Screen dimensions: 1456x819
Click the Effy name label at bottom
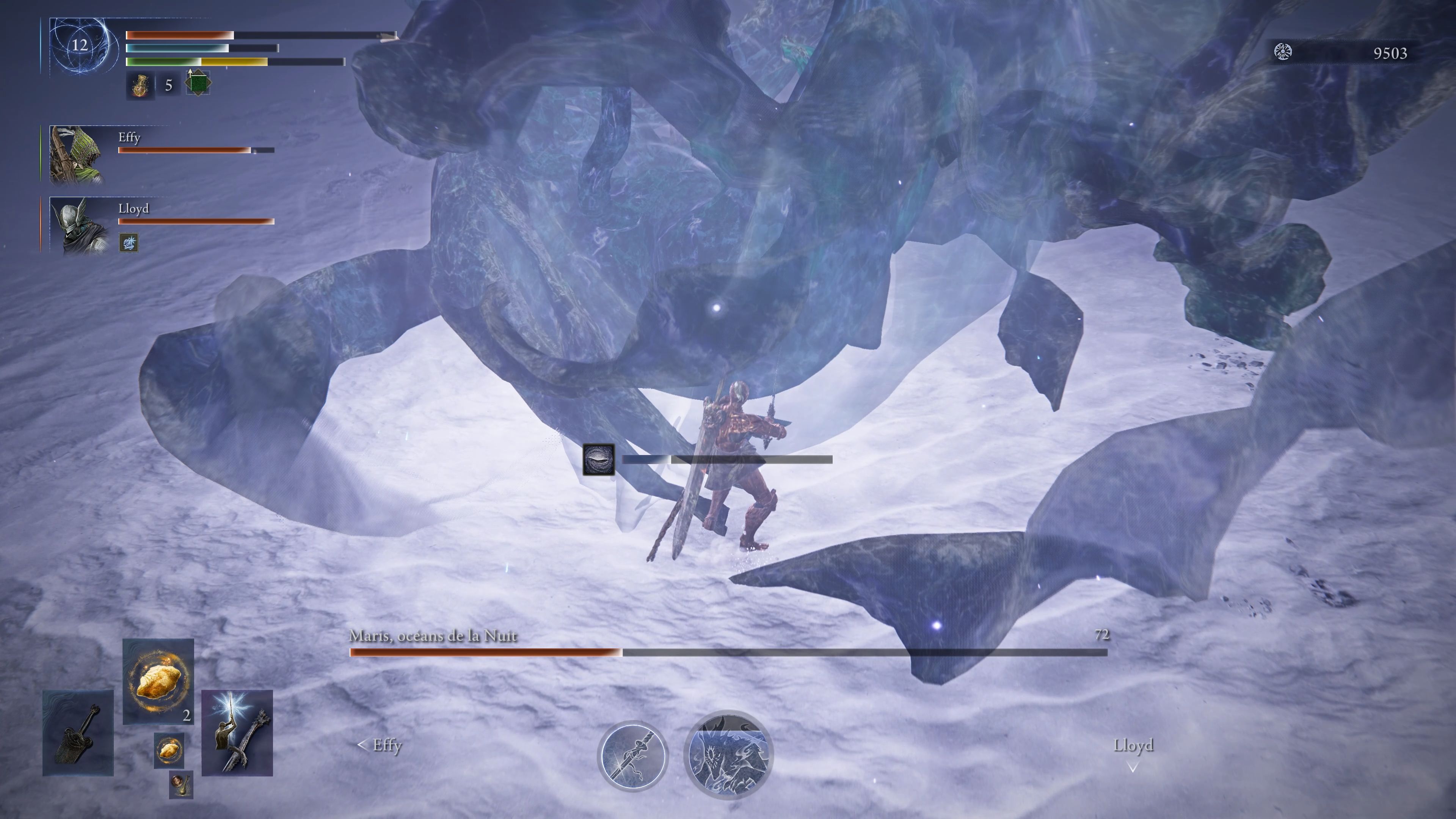point(387,745)
